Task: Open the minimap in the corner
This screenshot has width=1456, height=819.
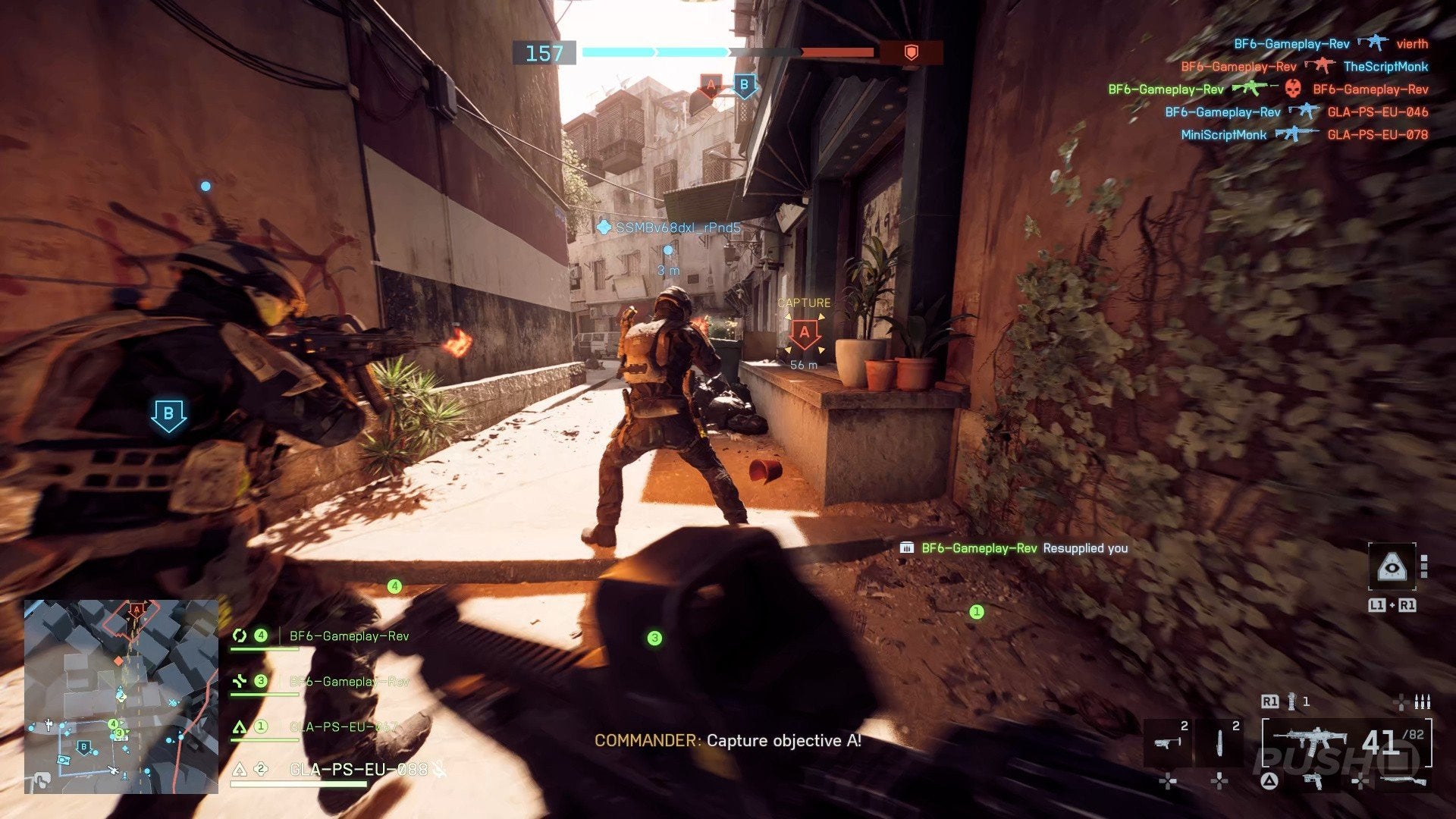Action: 121,696
